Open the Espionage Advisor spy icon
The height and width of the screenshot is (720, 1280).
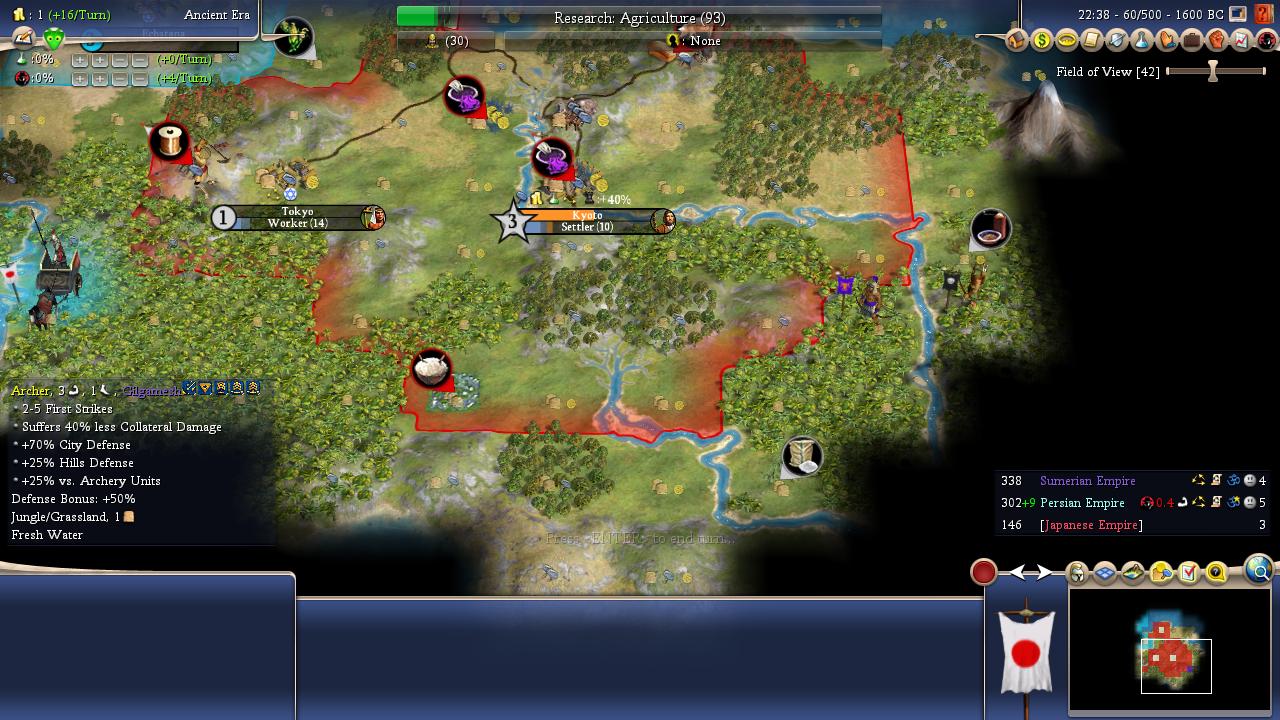click(x=1266, y=41)
